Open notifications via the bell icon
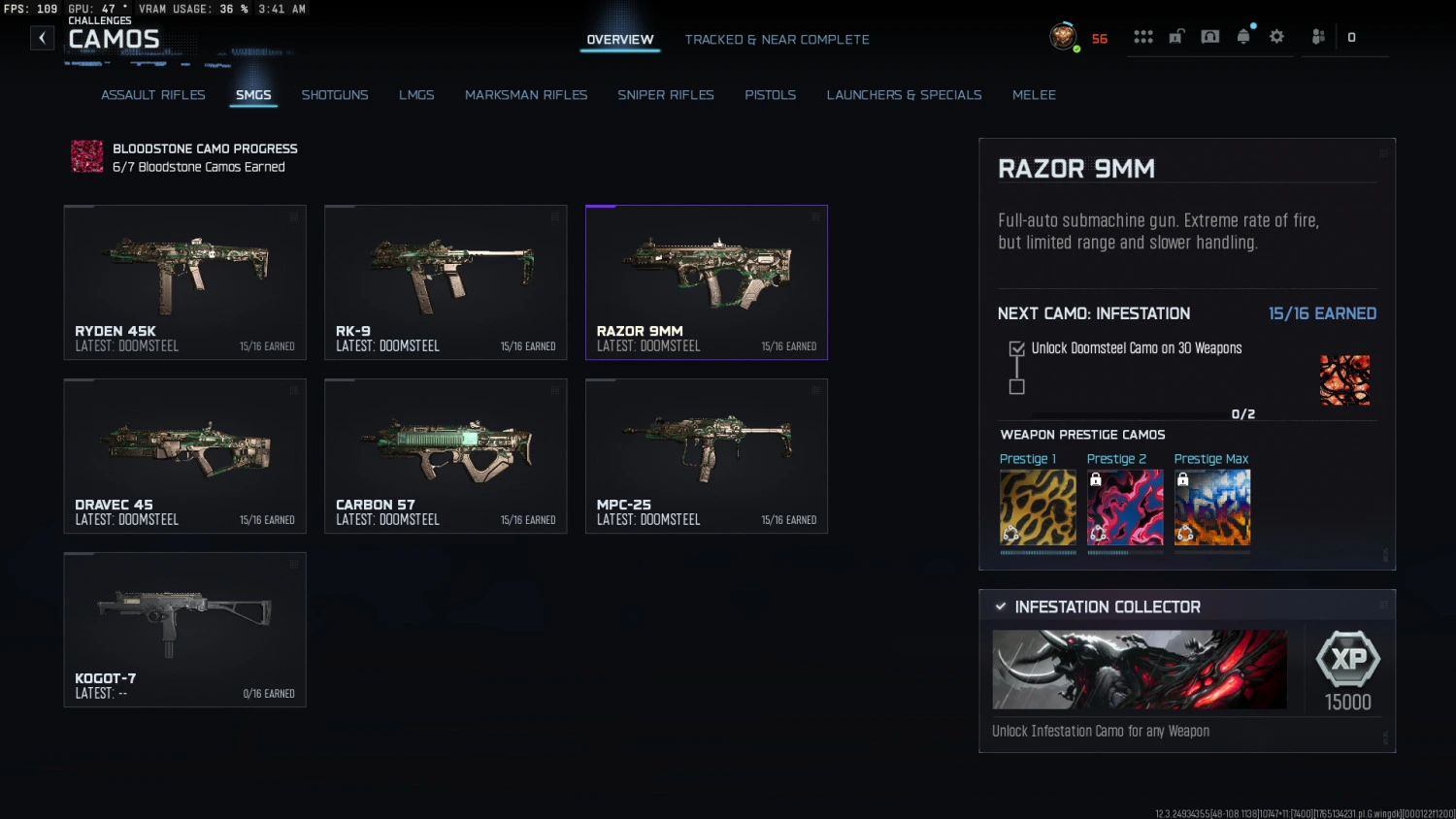Viewport: 1456px width, 819px height. pos(1243,35)
